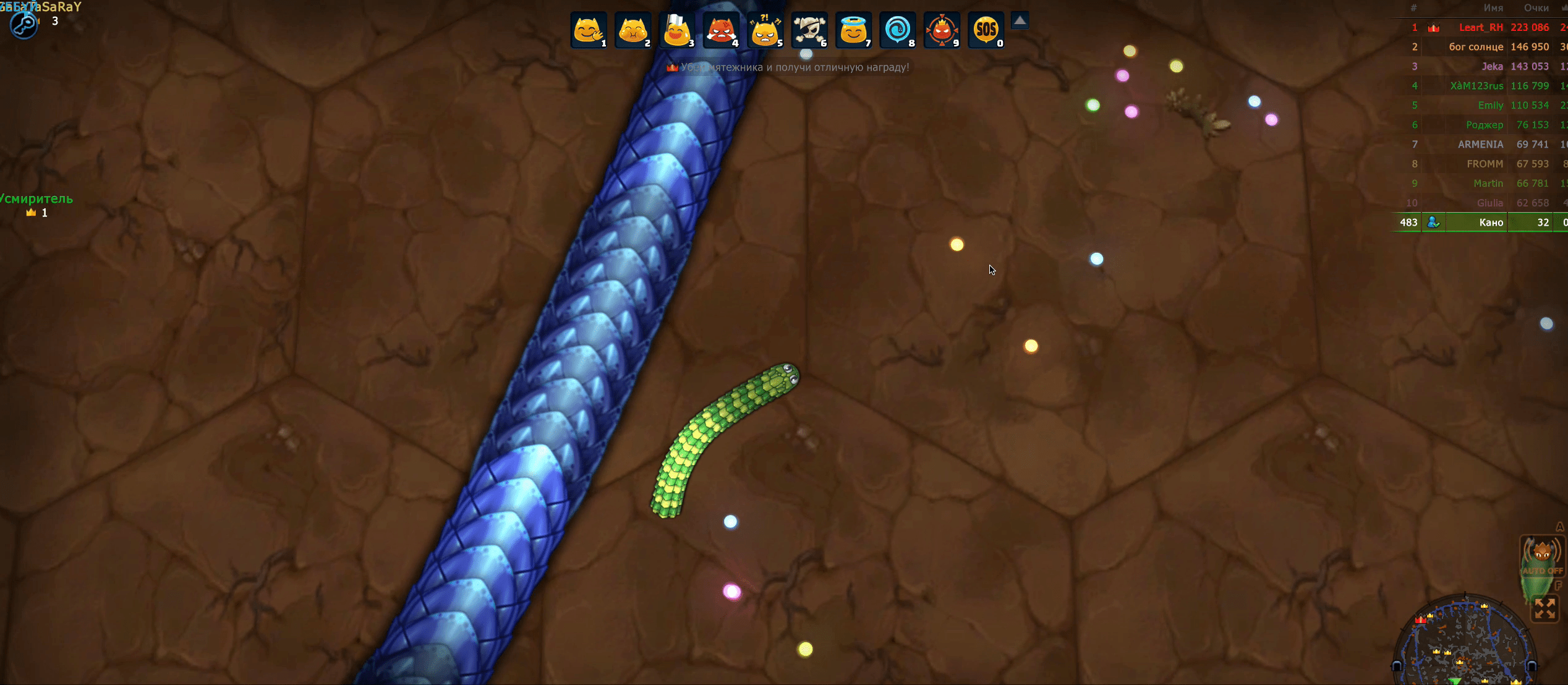Send the crowned red target emote

point(942,30)
